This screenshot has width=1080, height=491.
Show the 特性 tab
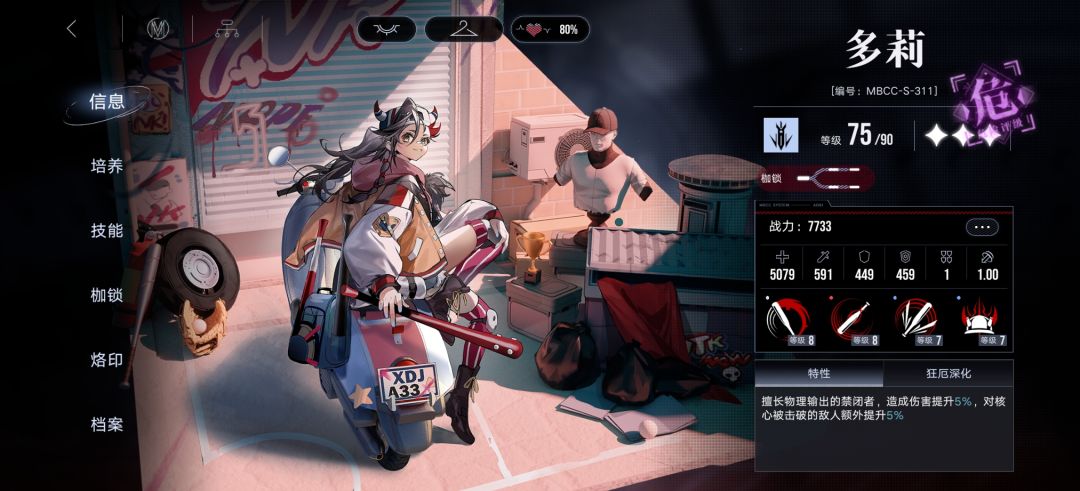[819, 374]
